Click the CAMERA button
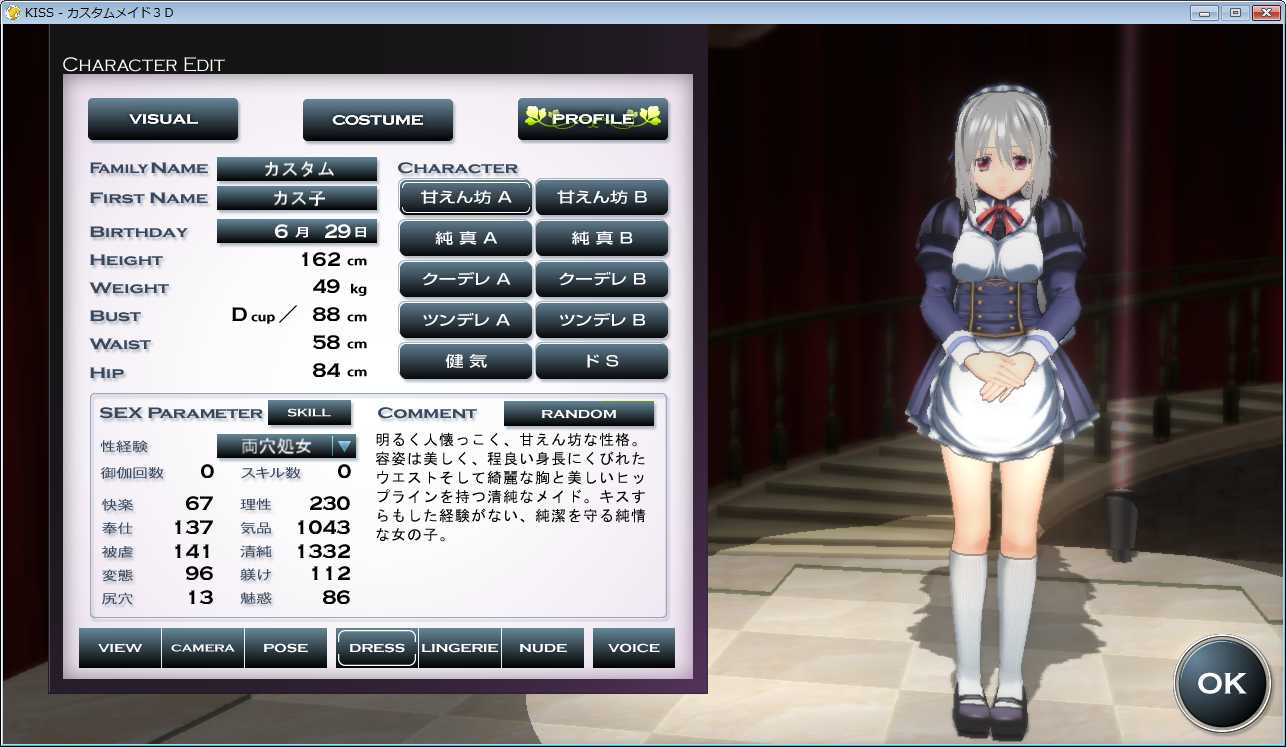The image size is (1286, 747). pos(203,648)
